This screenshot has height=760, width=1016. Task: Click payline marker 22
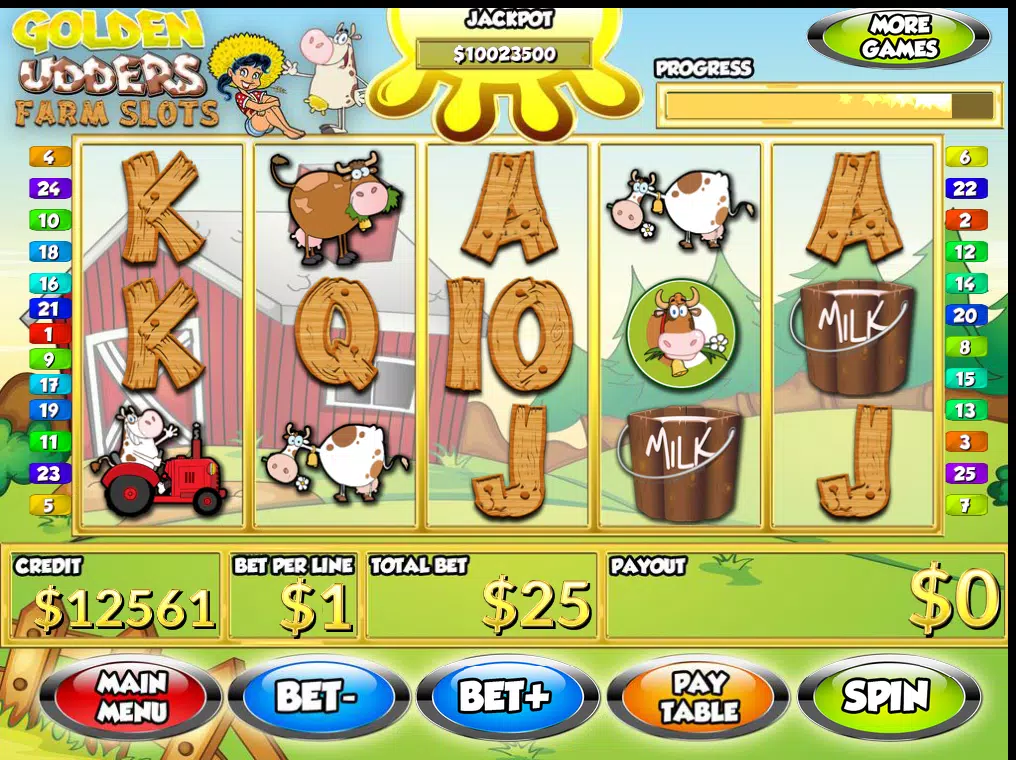click(x=965, y=188)
